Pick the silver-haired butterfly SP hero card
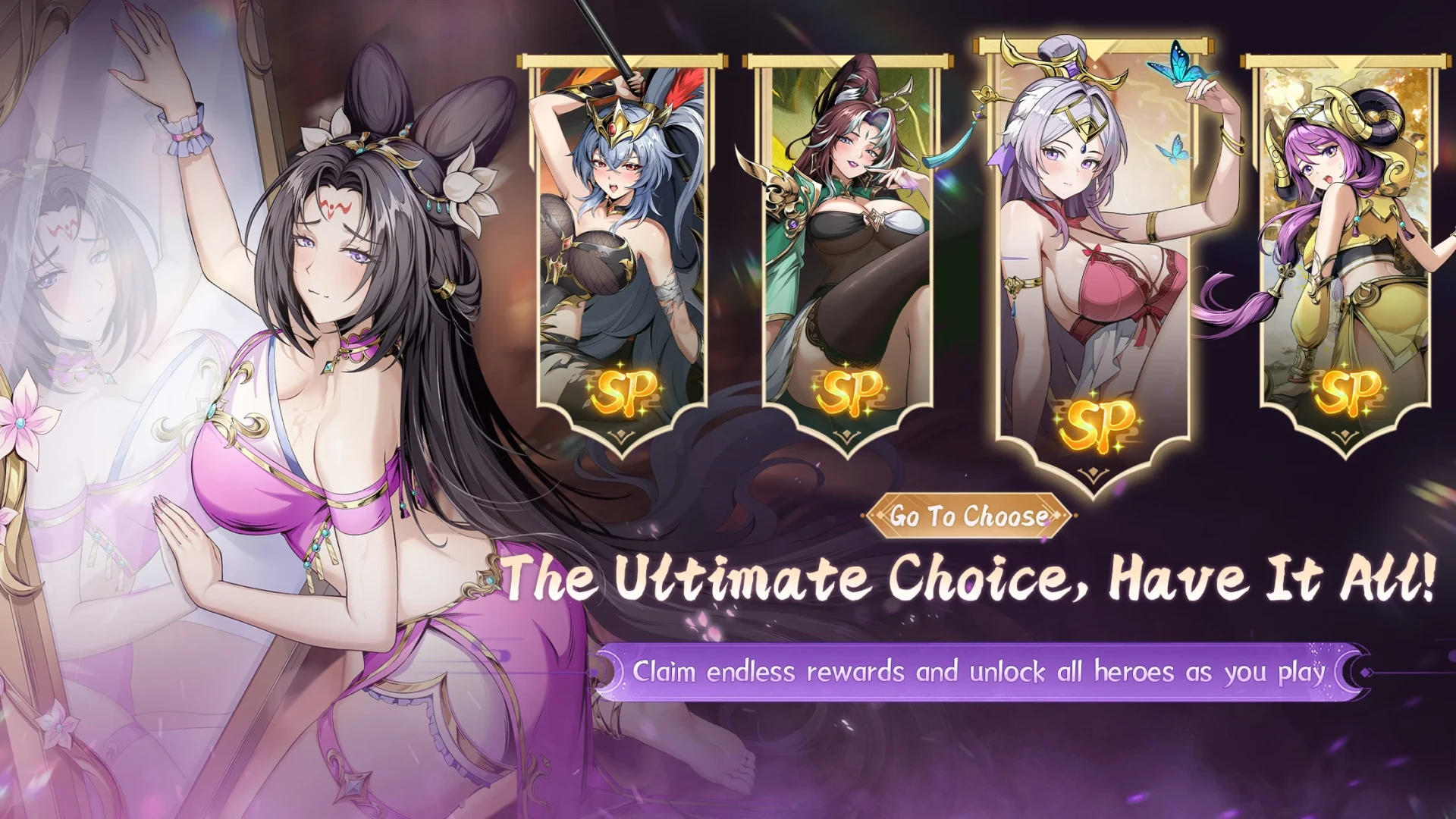 [1092, 258]
